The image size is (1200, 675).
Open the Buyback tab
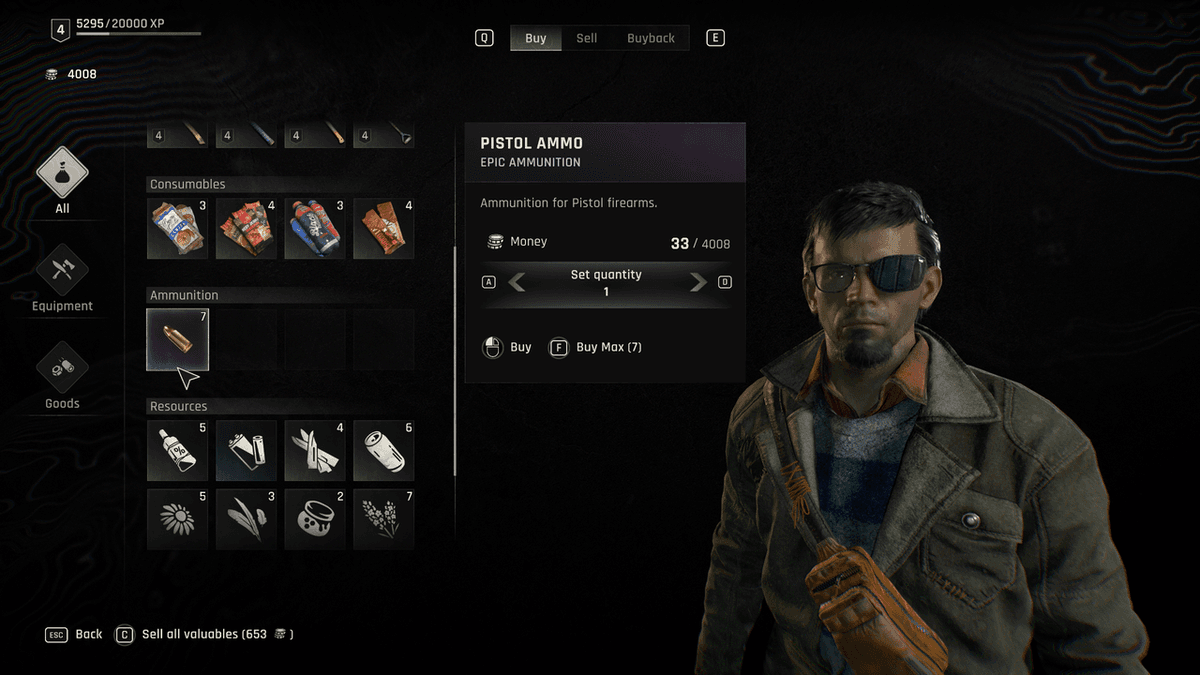coord(650,38)
